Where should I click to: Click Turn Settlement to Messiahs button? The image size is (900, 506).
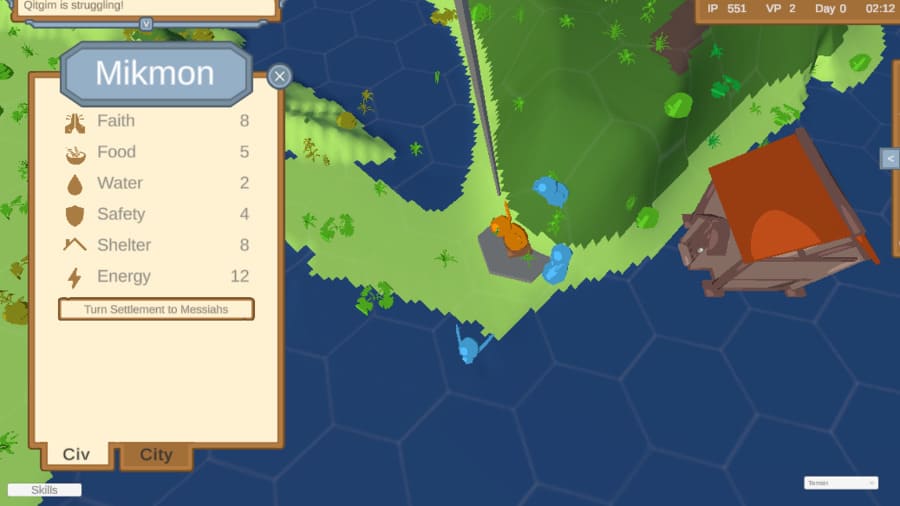(x=156, y=309)
